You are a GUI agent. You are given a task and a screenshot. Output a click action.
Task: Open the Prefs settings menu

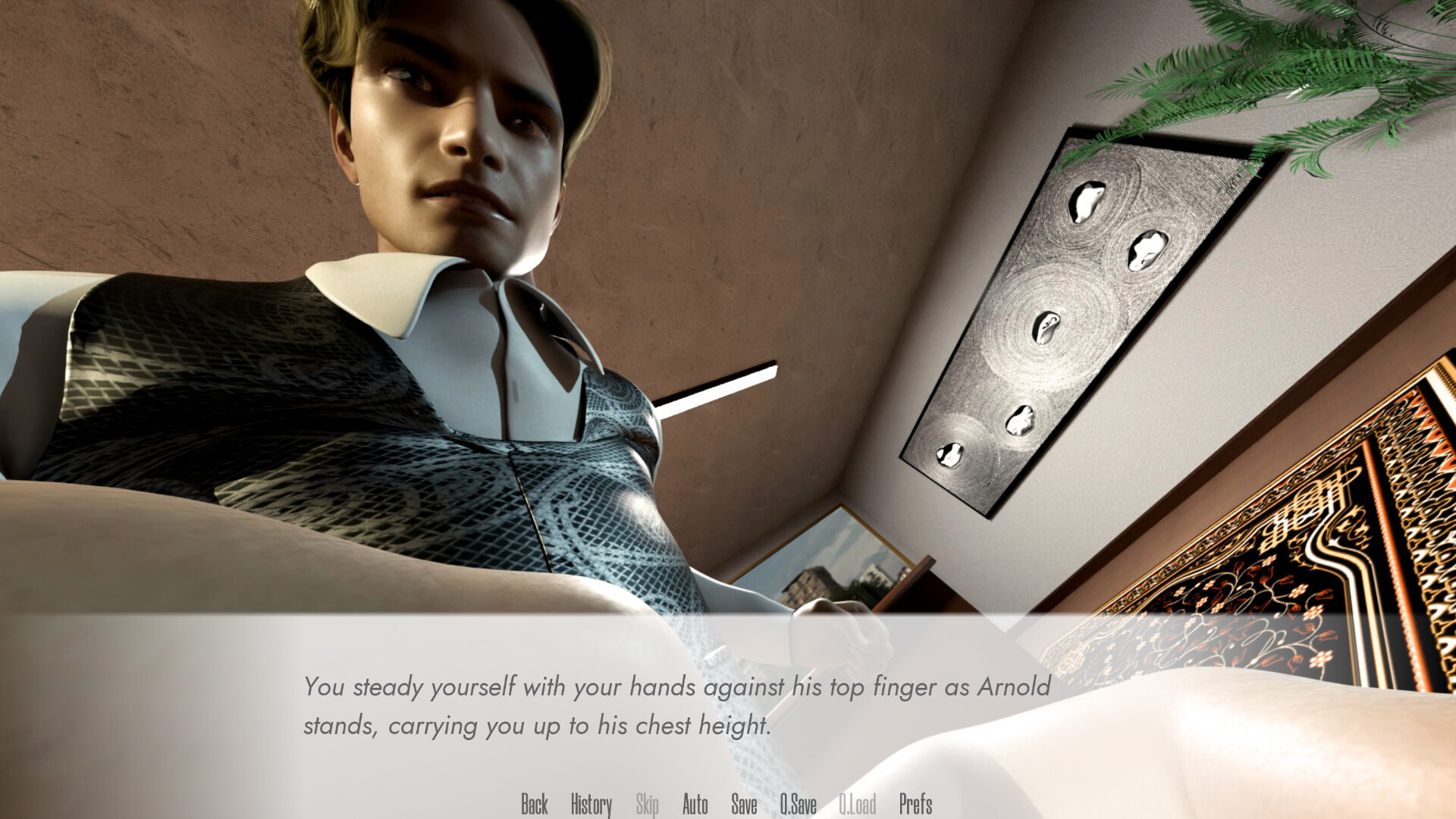915,805
